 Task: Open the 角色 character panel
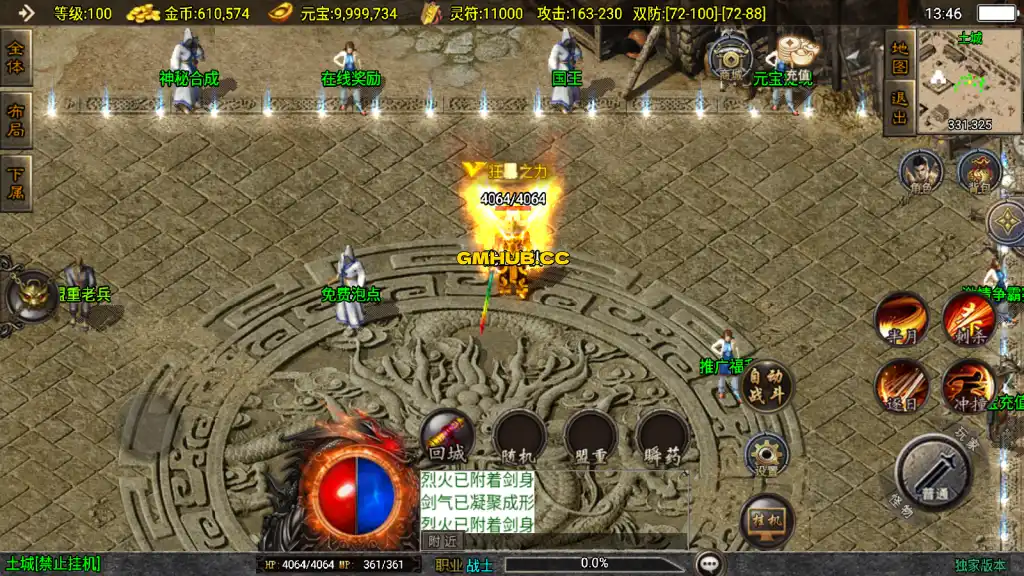click(x=920, y=172)
